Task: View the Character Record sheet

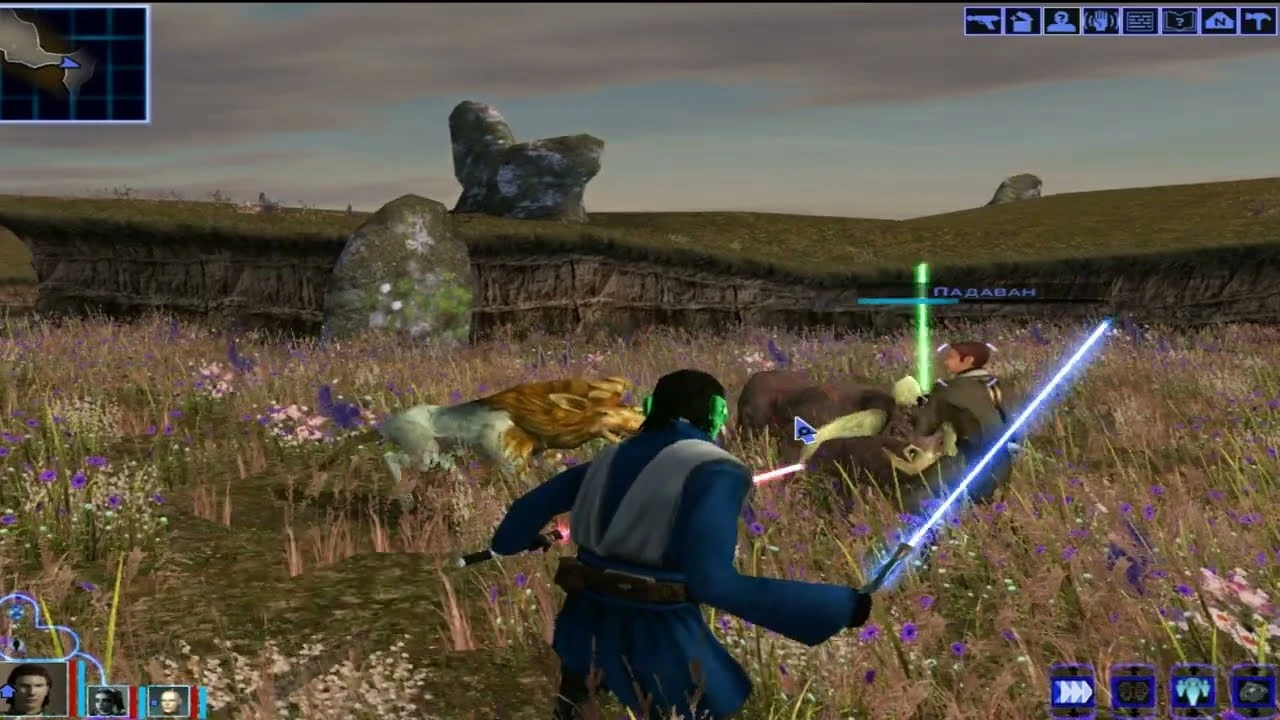Action: (x=1061, y=22)
